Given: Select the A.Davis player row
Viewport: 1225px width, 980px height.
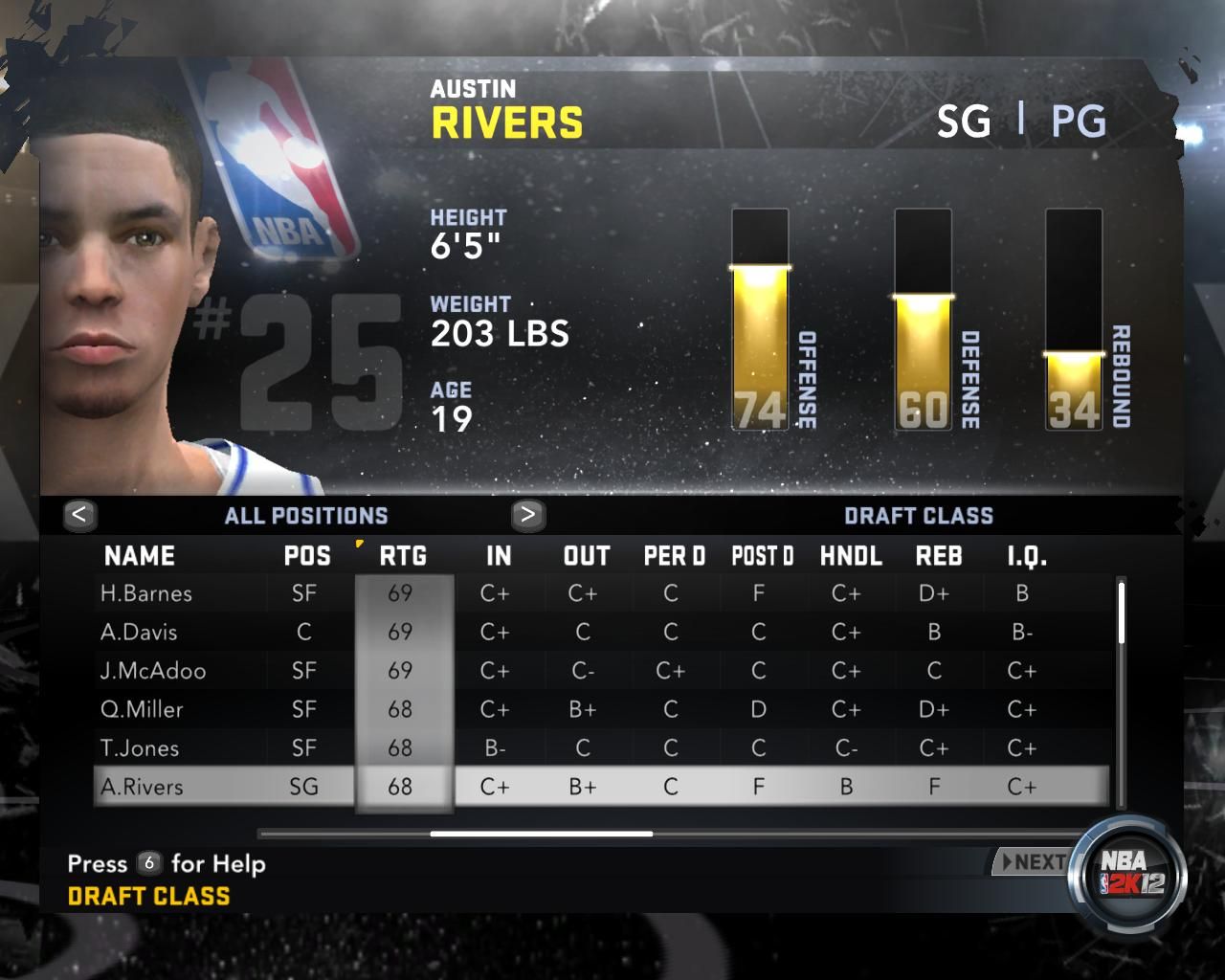Looking at the screenshot, I should tap(139, 632).
